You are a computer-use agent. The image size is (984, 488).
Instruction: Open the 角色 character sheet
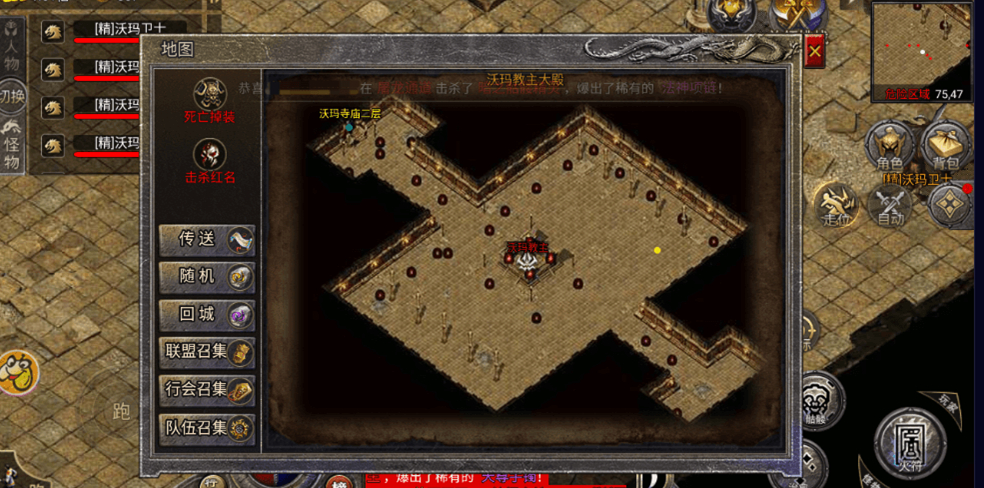pyautogui.click(x=889, y=147)
